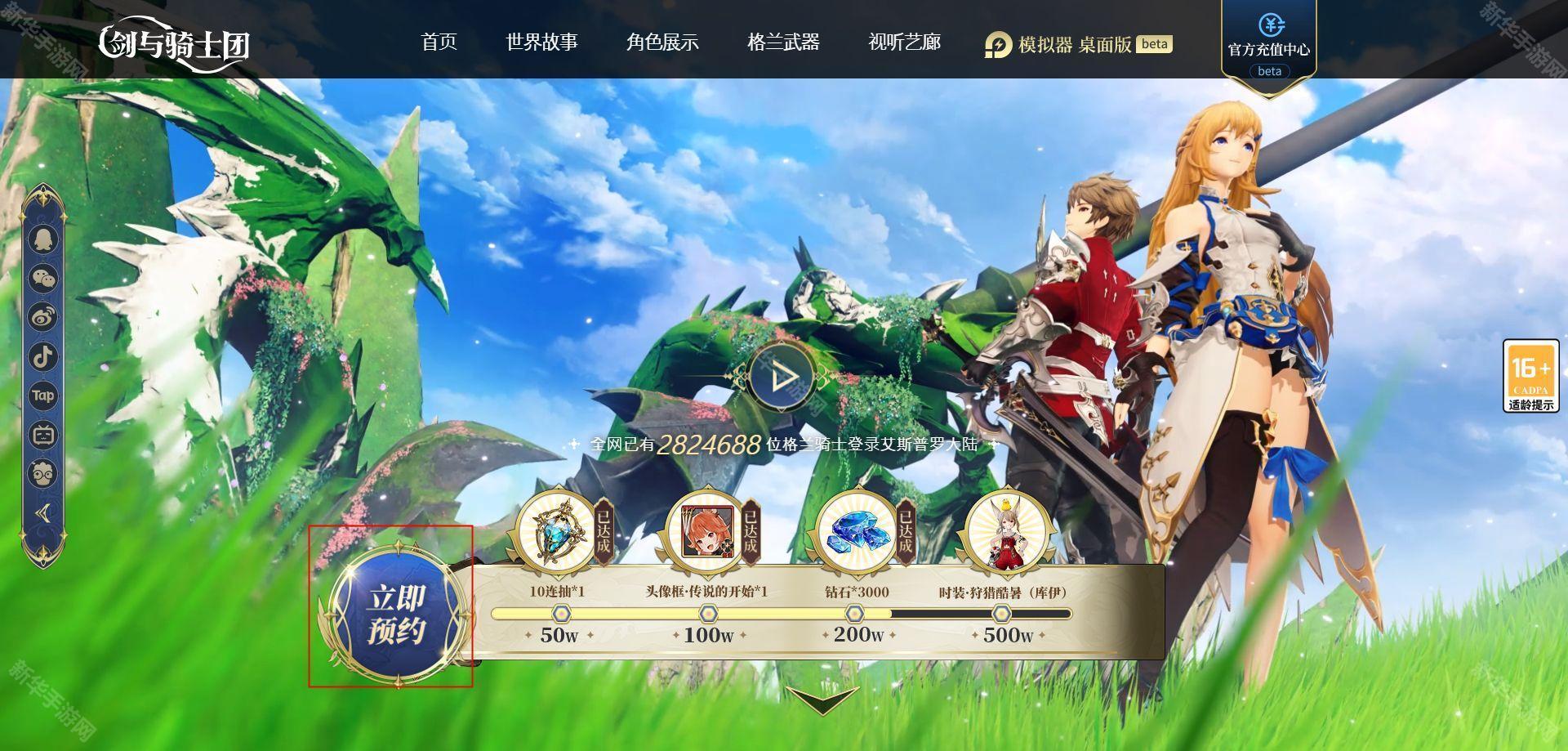Open the Bilibili TV icon
The width and height of the screenshot is (1568, 751).
[x=43, y=435]
